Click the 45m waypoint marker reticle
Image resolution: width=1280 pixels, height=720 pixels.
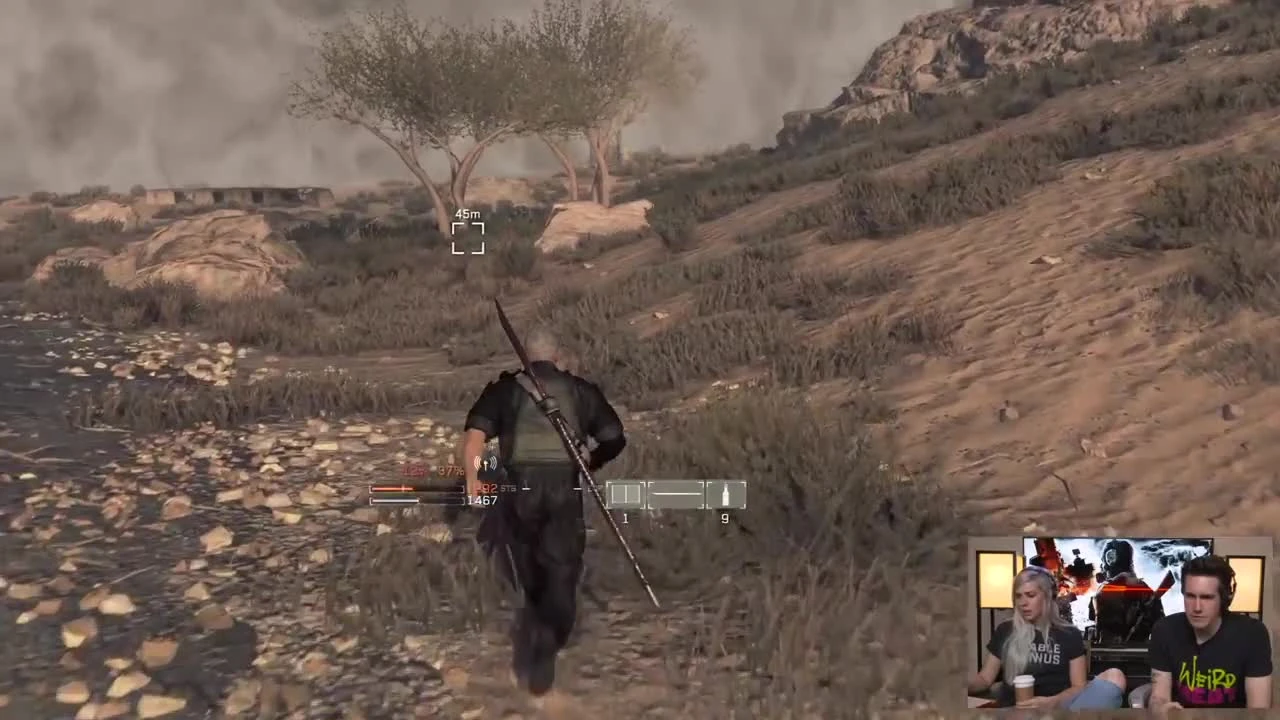pos(467,238)
